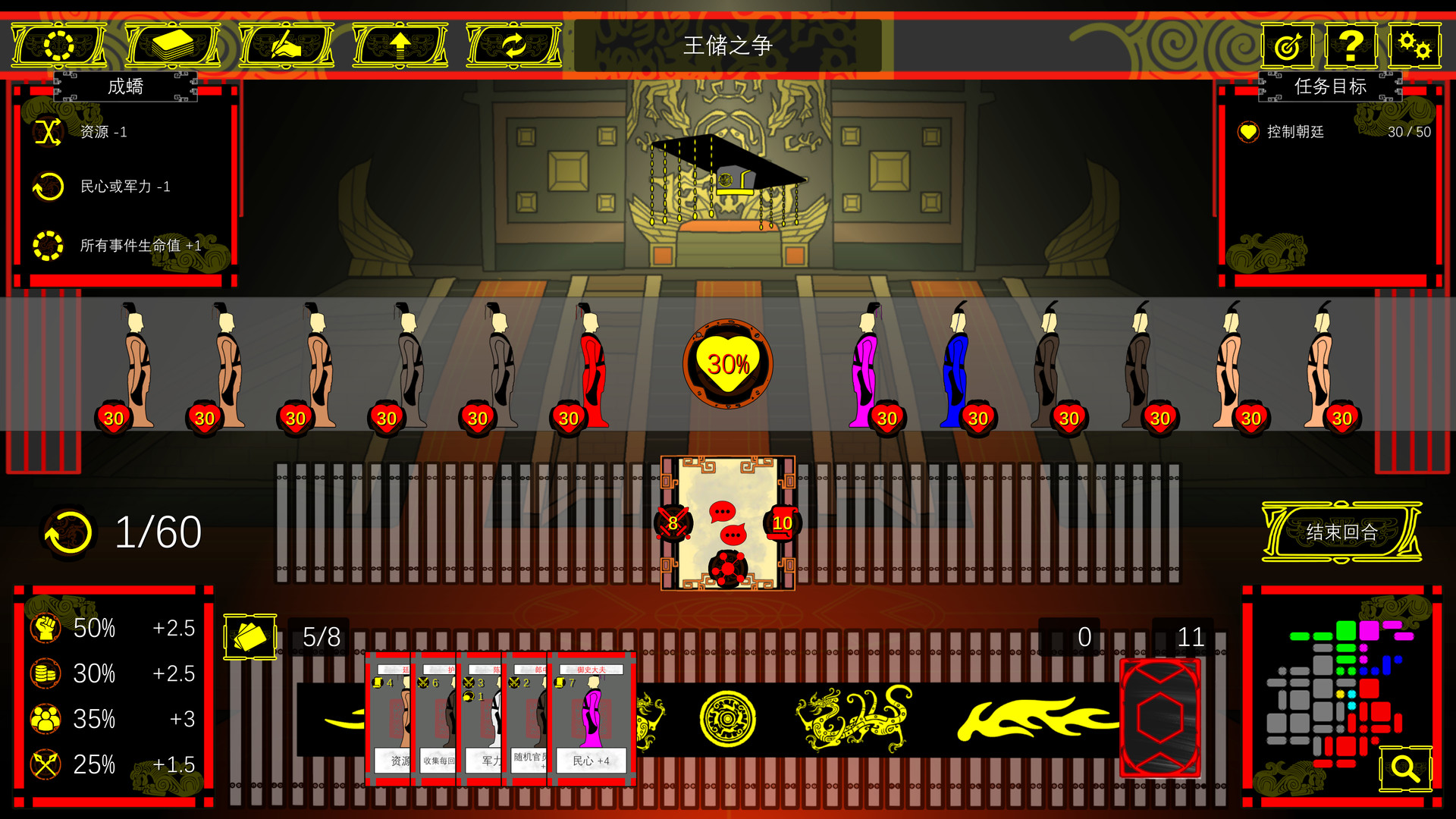Select the hand card costing 4 scrolls
Image resolution: width=1456 pixels, height=819 pixels.
[388, 717]
